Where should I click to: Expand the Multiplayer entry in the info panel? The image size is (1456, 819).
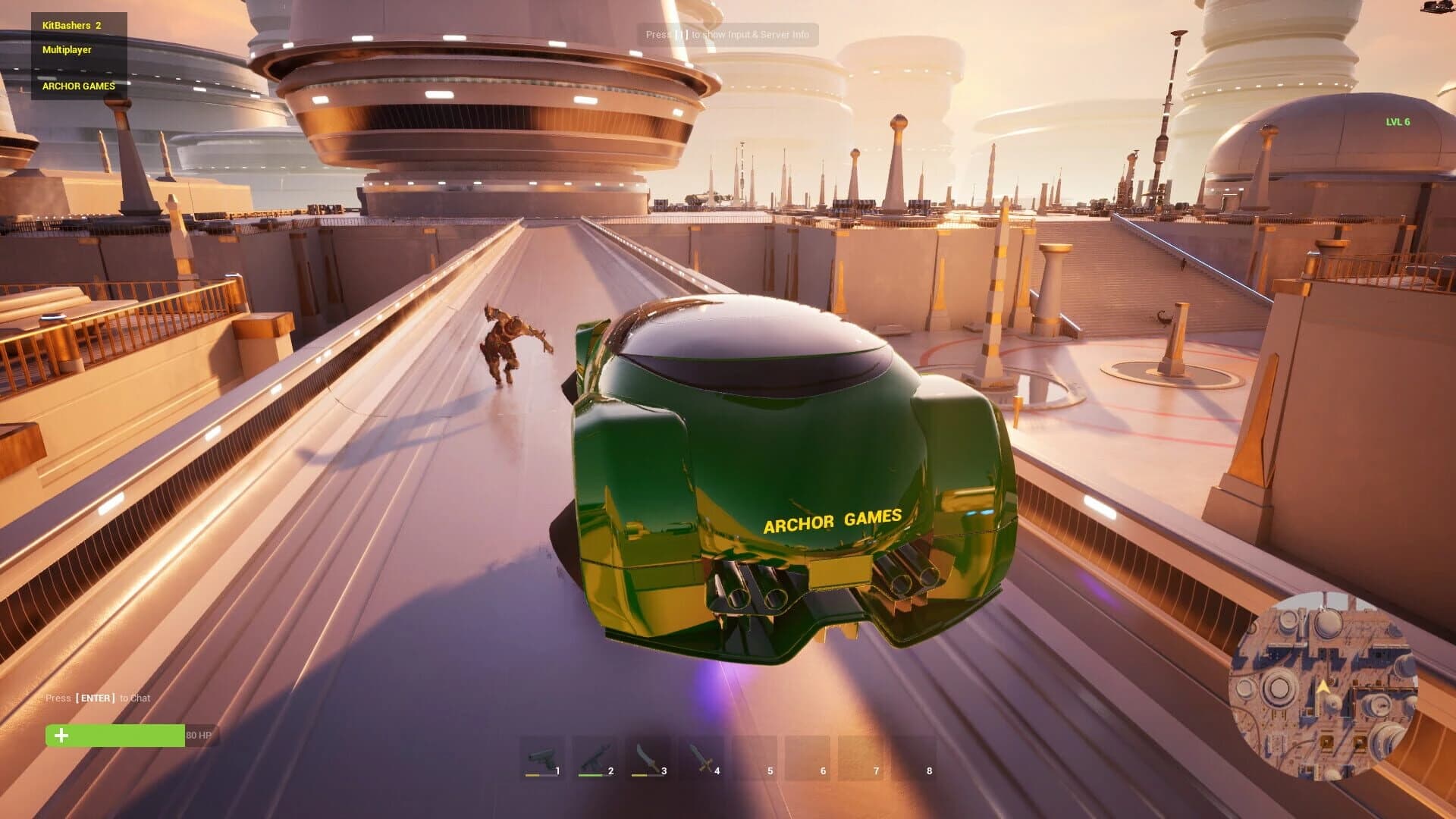(x=67, y=50)
